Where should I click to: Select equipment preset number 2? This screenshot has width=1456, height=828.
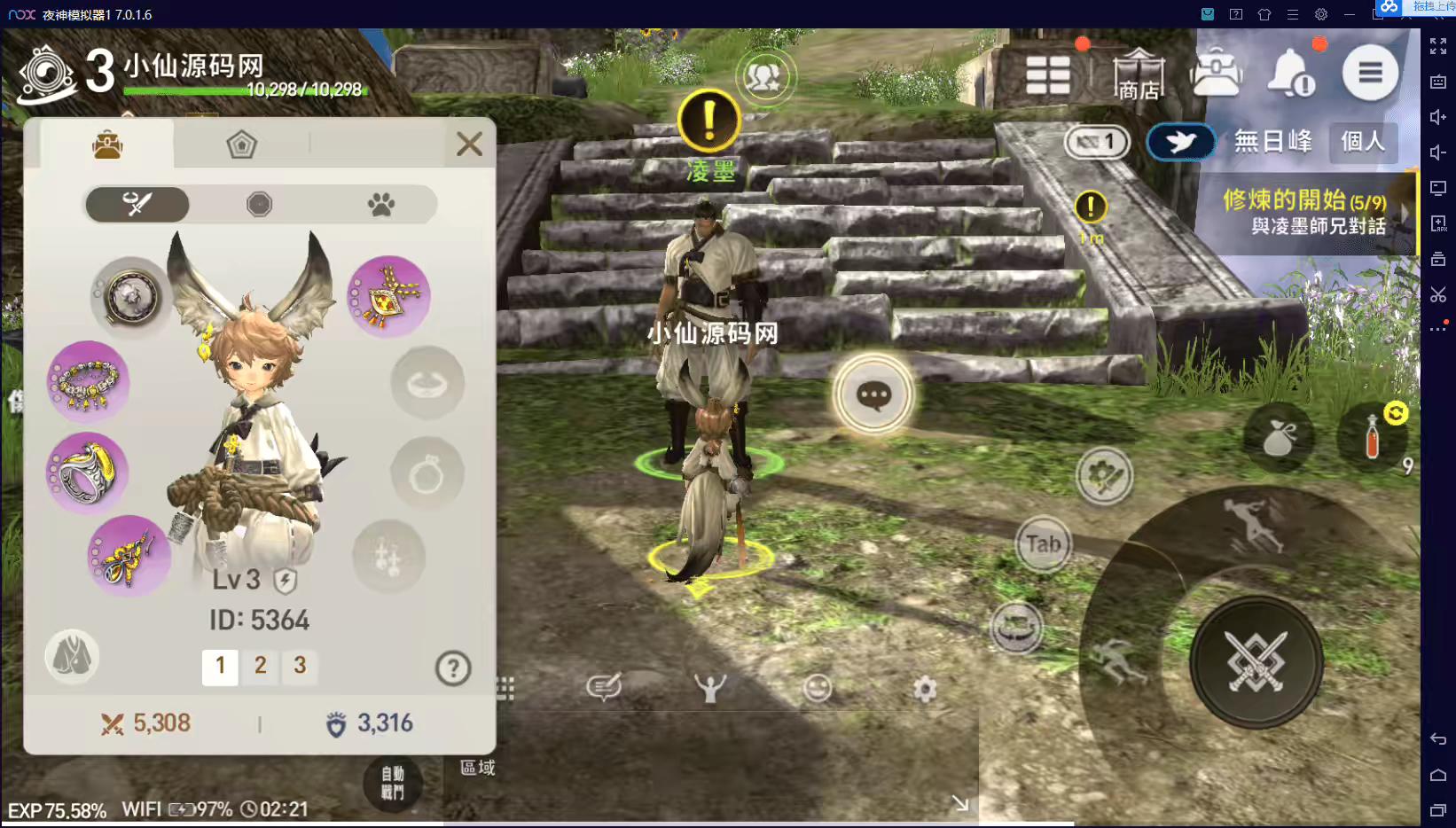(x=260, y=668)
